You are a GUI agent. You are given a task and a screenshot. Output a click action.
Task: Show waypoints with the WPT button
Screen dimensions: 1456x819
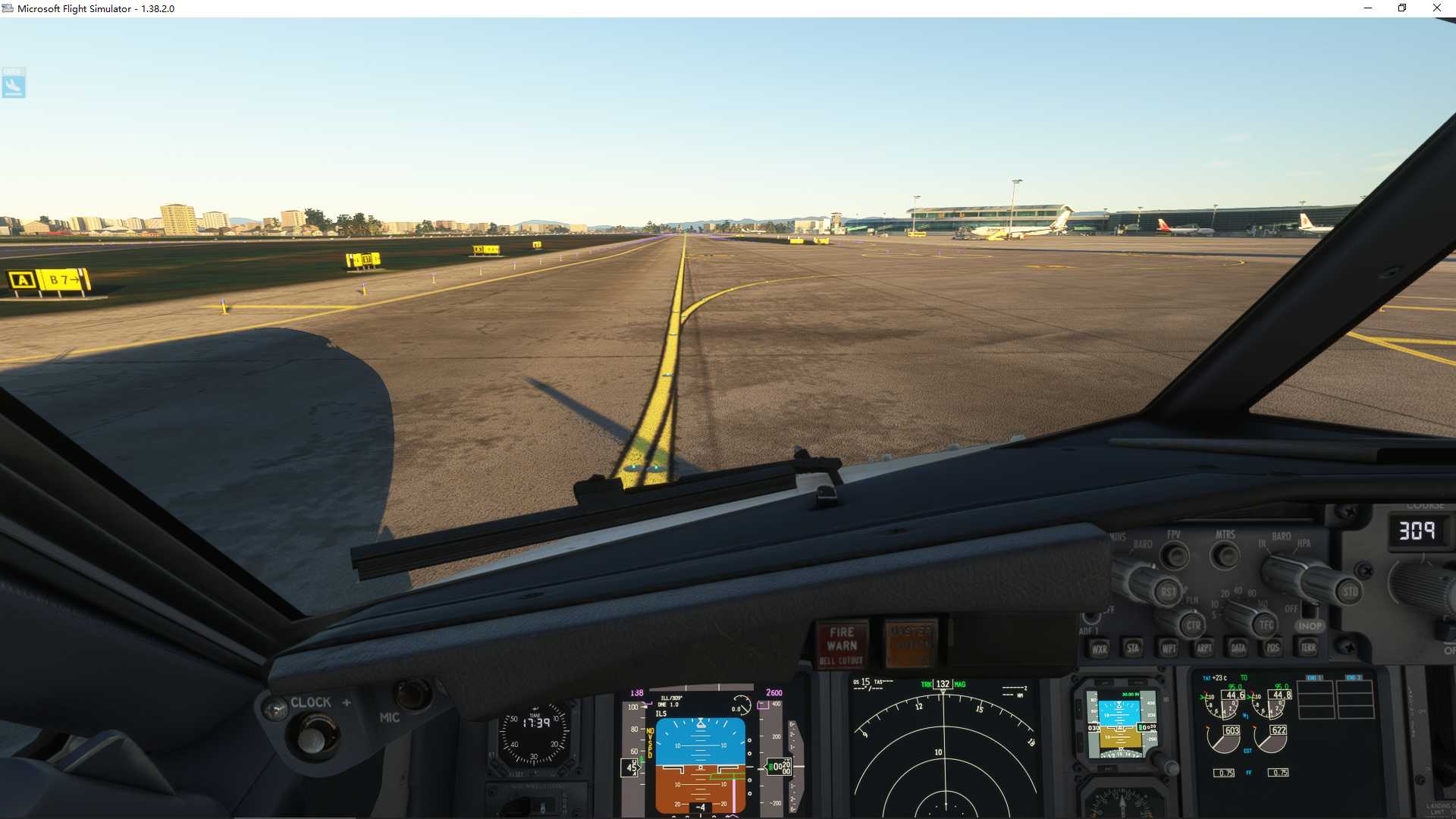coord(1168,648)
